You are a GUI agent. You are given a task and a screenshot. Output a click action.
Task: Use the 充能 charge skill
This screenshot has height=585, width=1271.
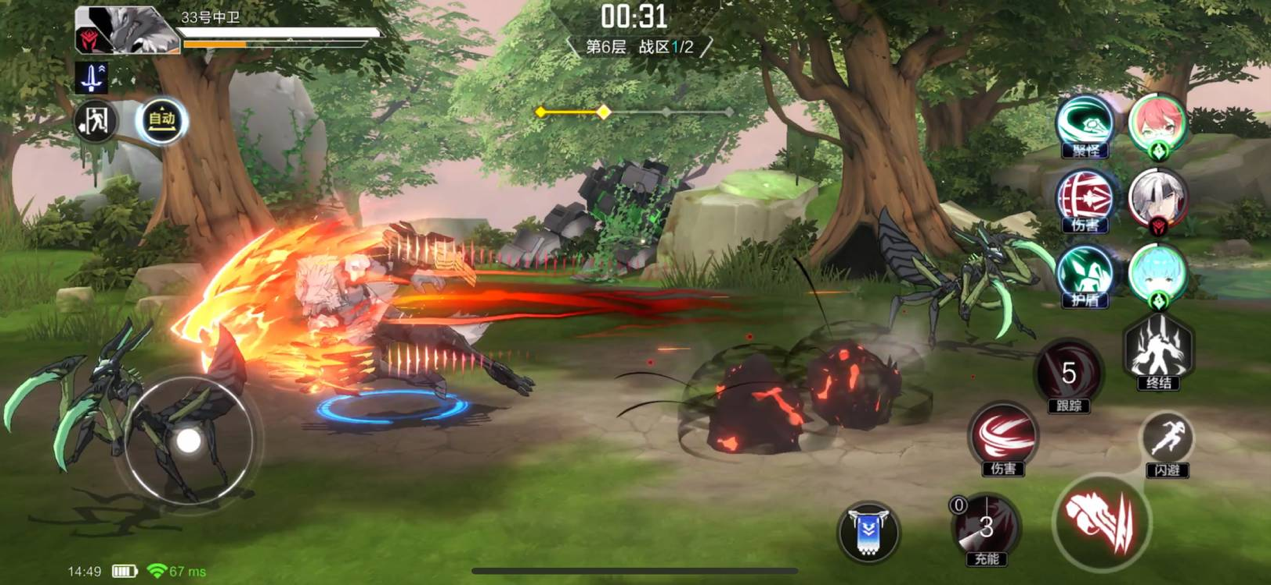(985, 525)
